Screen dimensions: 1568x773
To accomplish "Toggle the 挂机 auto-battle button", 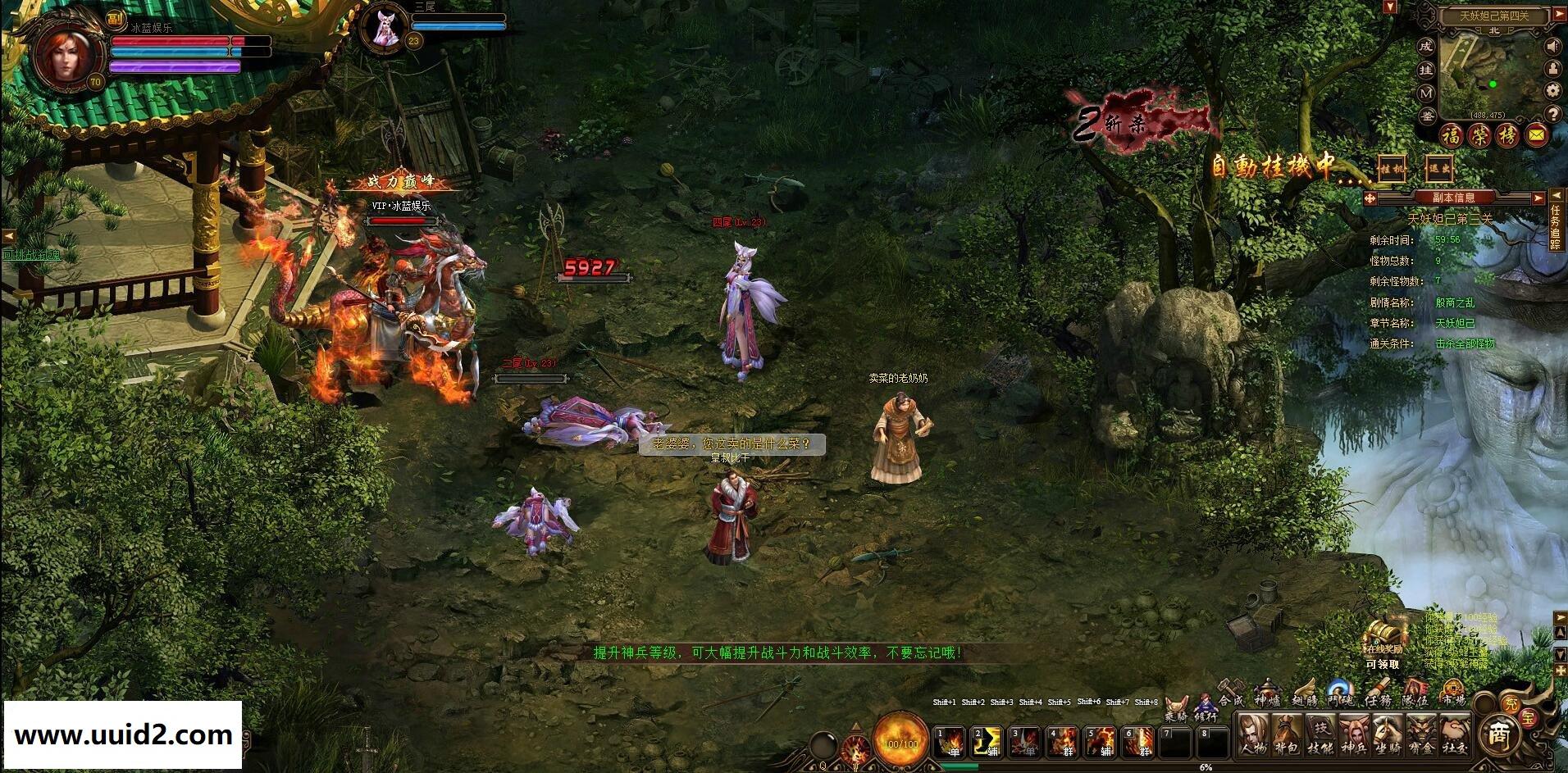I will (x=1392, y=168).
